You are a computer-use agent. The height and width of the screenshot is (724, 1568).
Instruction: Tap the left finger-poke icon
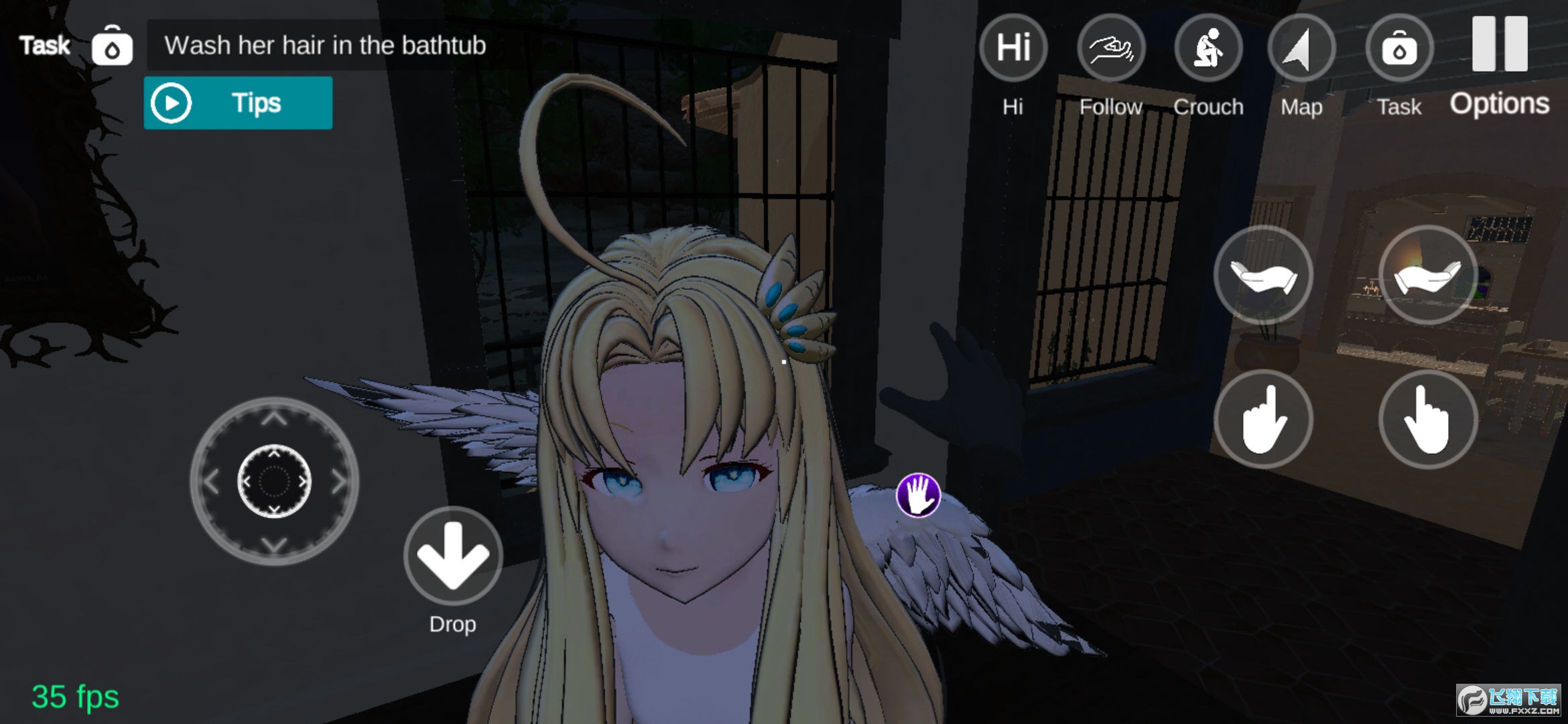[1264, 417]
